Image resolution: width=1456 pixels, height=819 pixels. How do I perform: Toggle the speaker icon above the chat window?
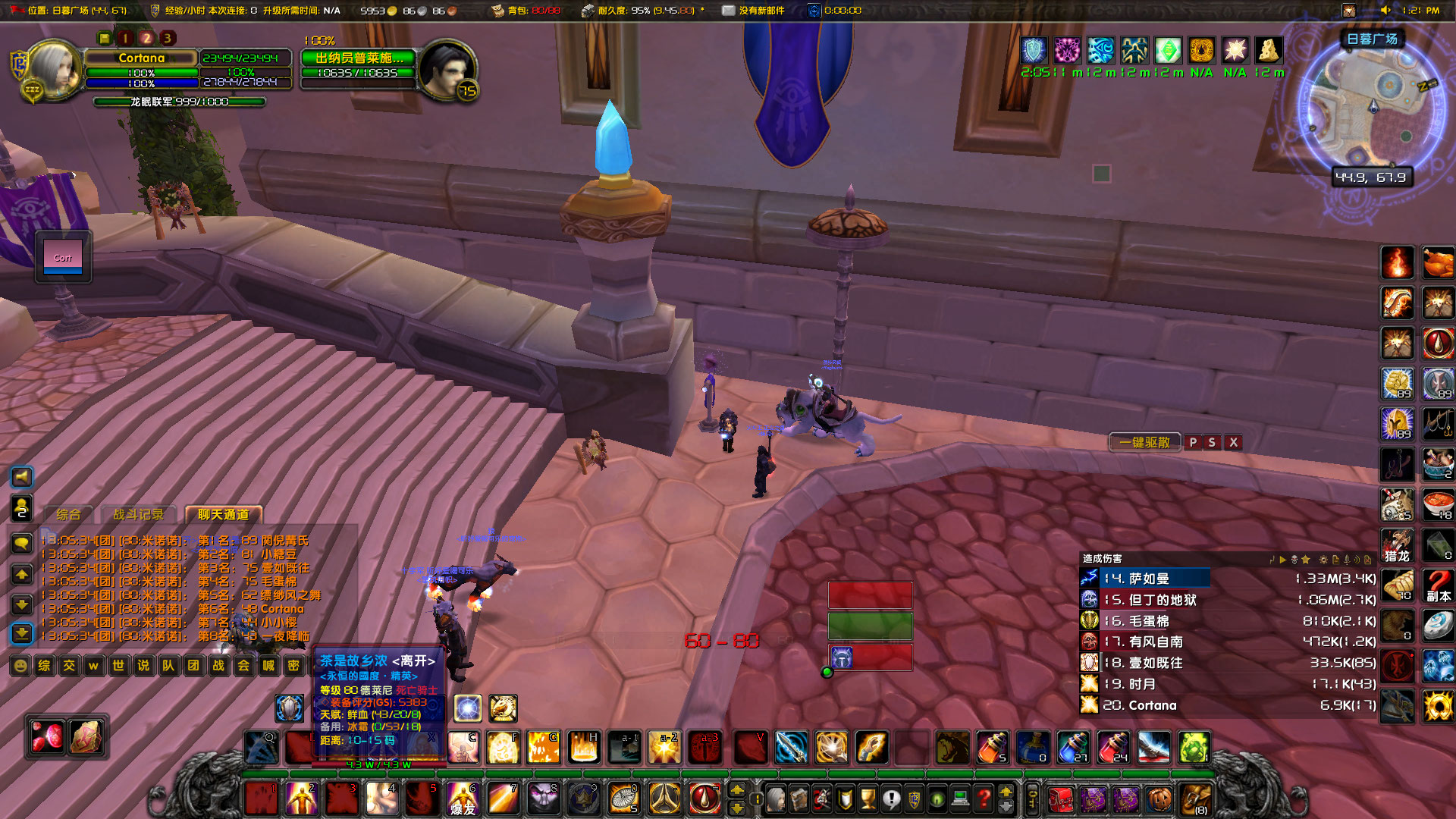(x=22, y=477)
